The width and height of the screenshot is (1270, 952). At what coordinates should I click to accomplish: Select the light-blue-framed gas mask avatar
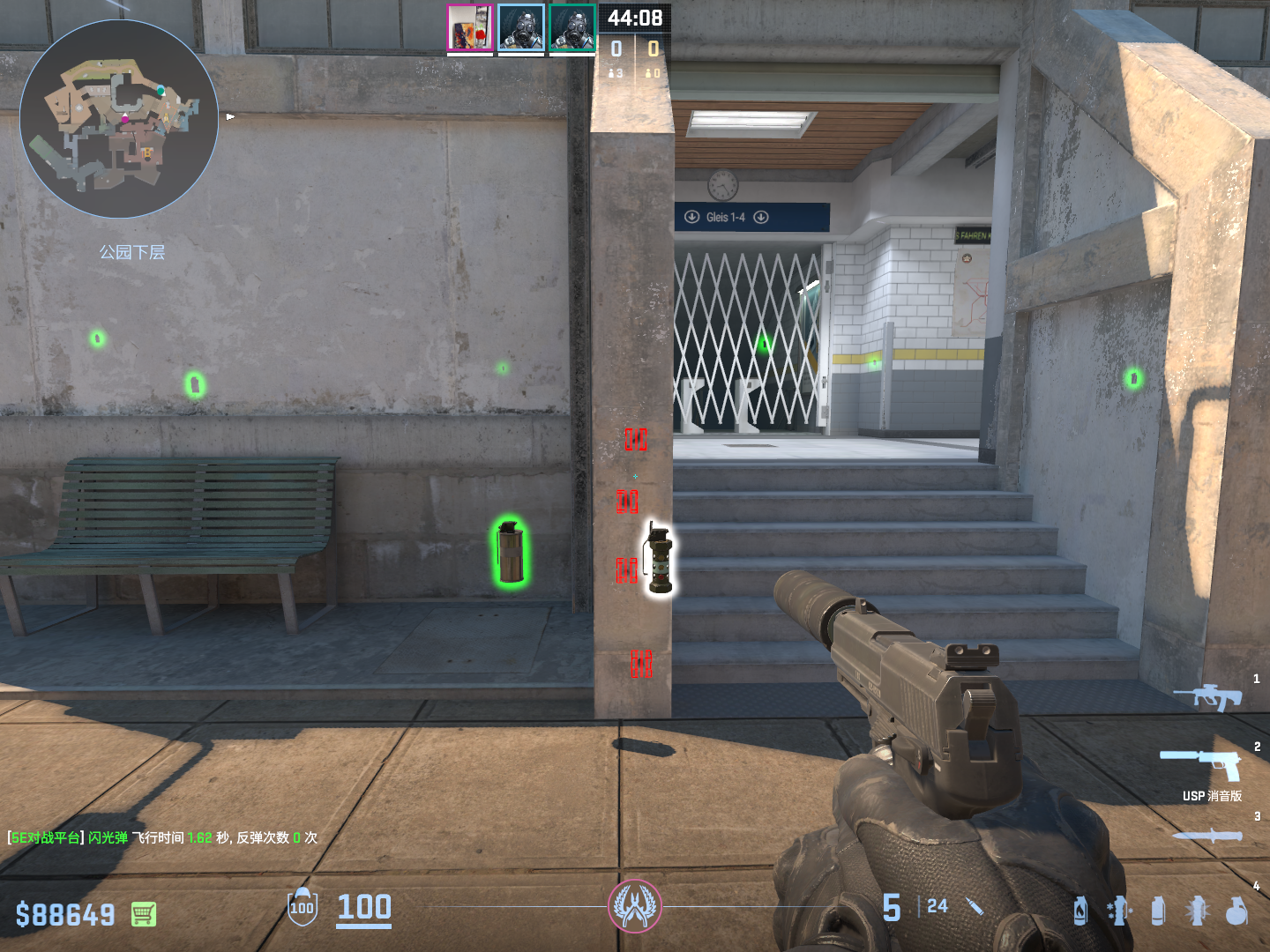(521, 27)
